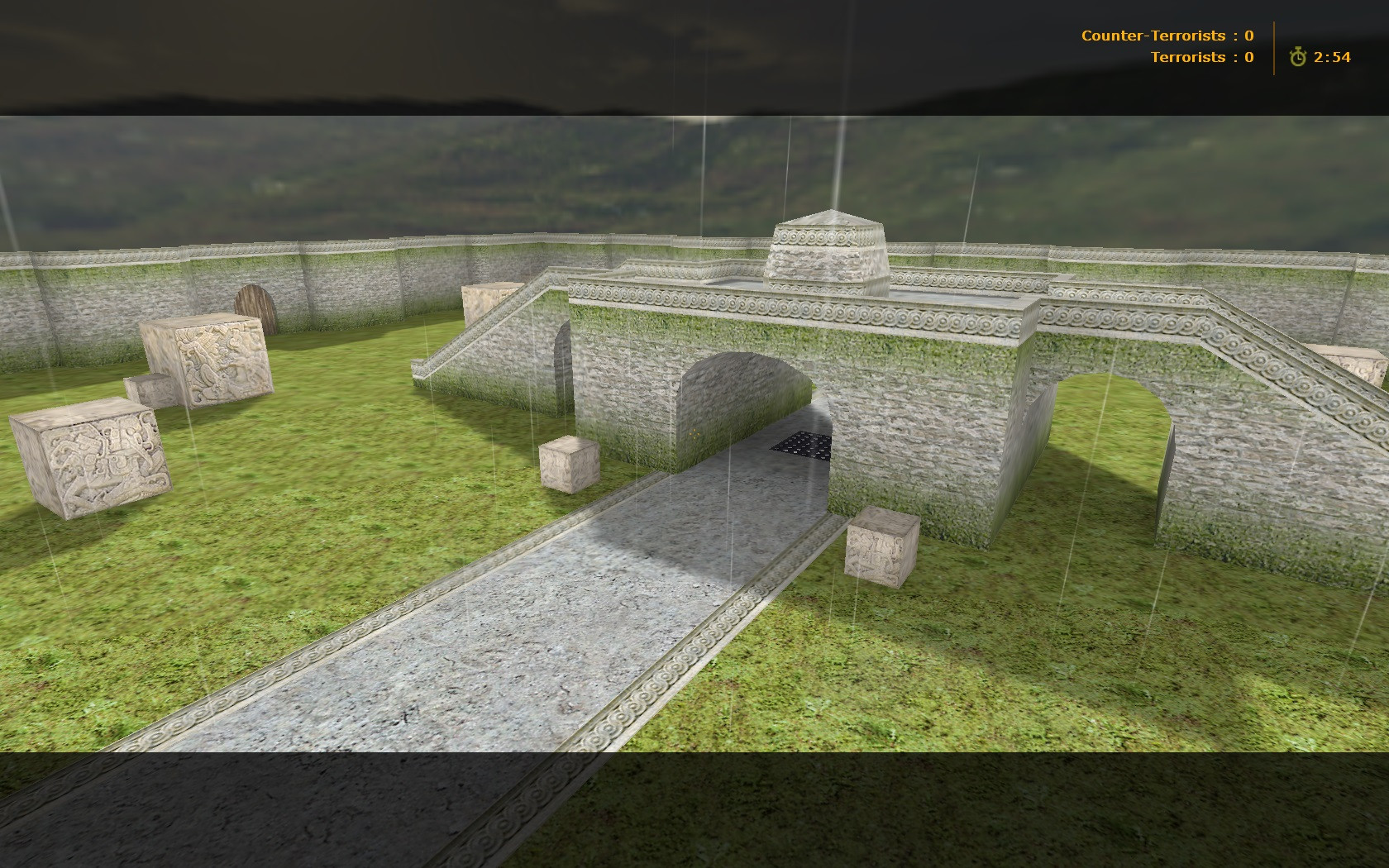Click the Terrorists score label

pos(1188,57)
